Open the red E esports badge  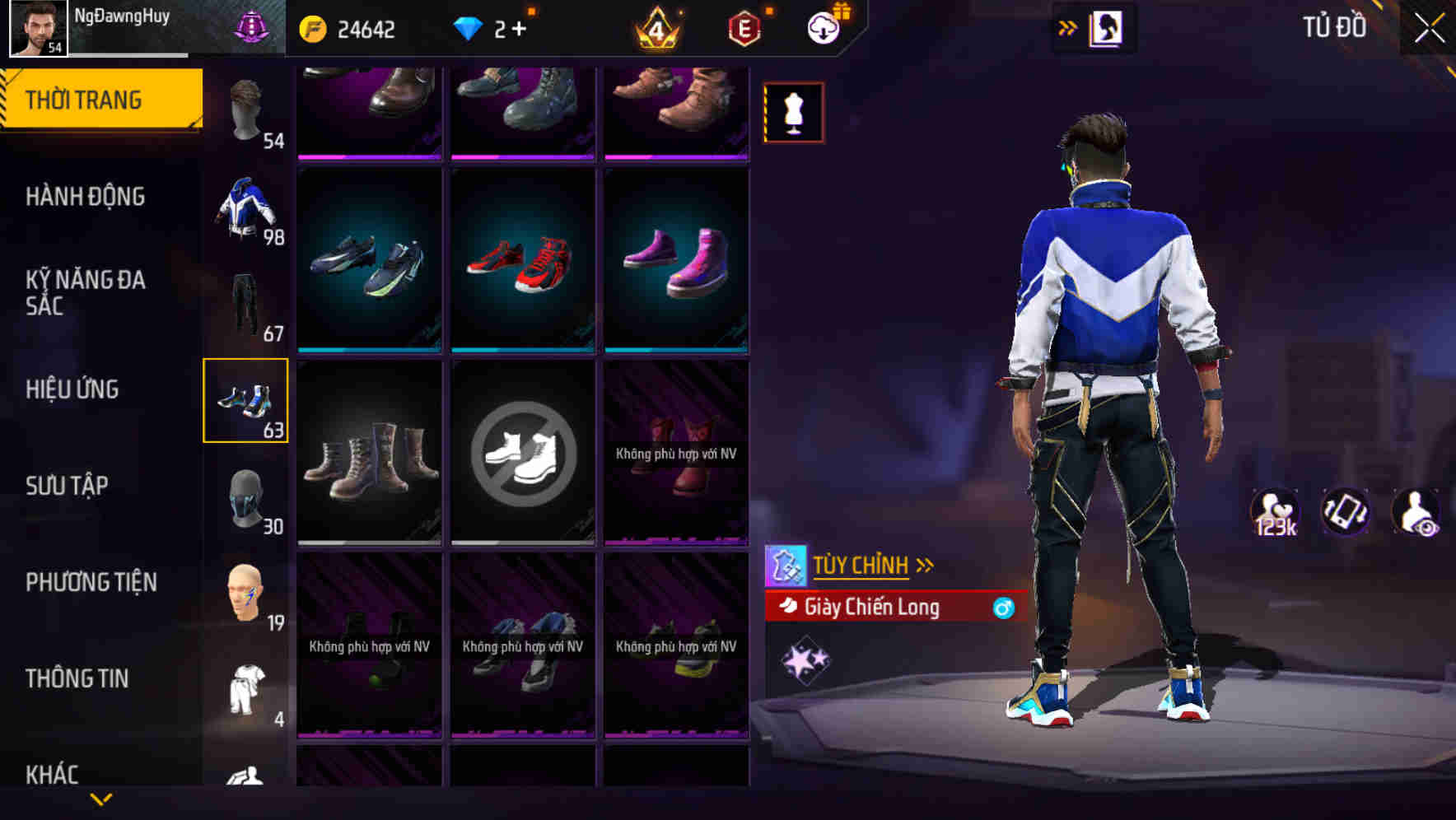[741, 27]
